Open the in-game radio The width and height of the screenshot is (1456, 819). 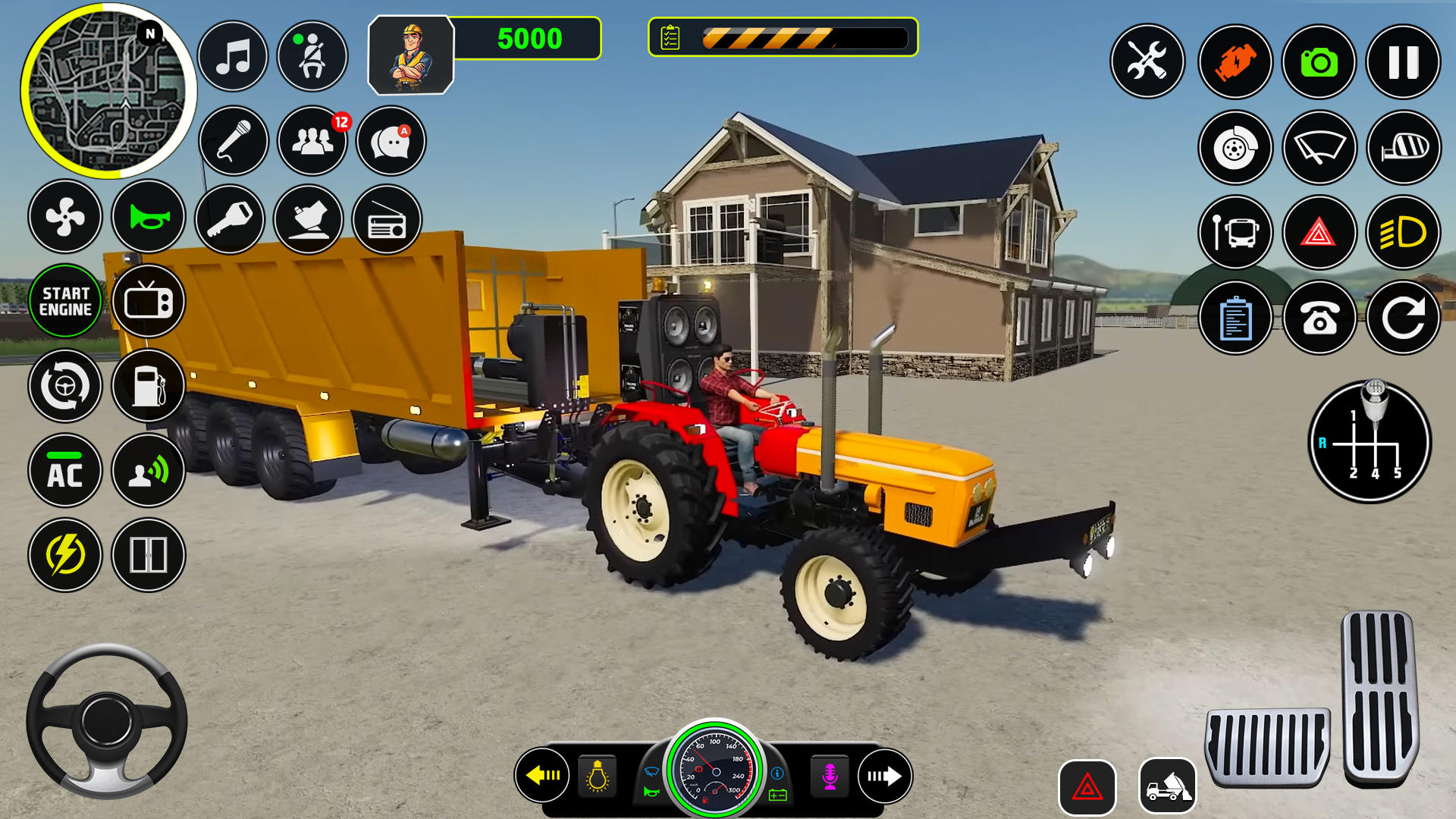coord(389,220)
